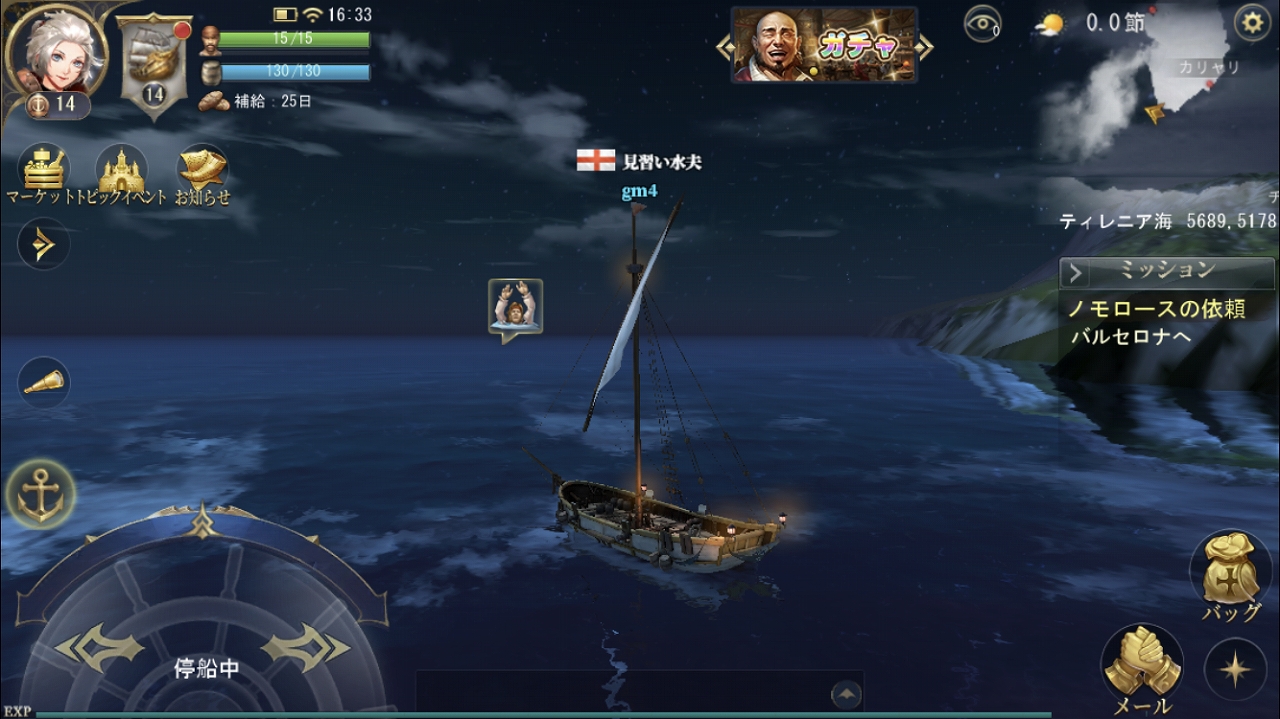Tap the waving sailor speech bubble
The image size is (1280, 719).
(x=515, y=307)
